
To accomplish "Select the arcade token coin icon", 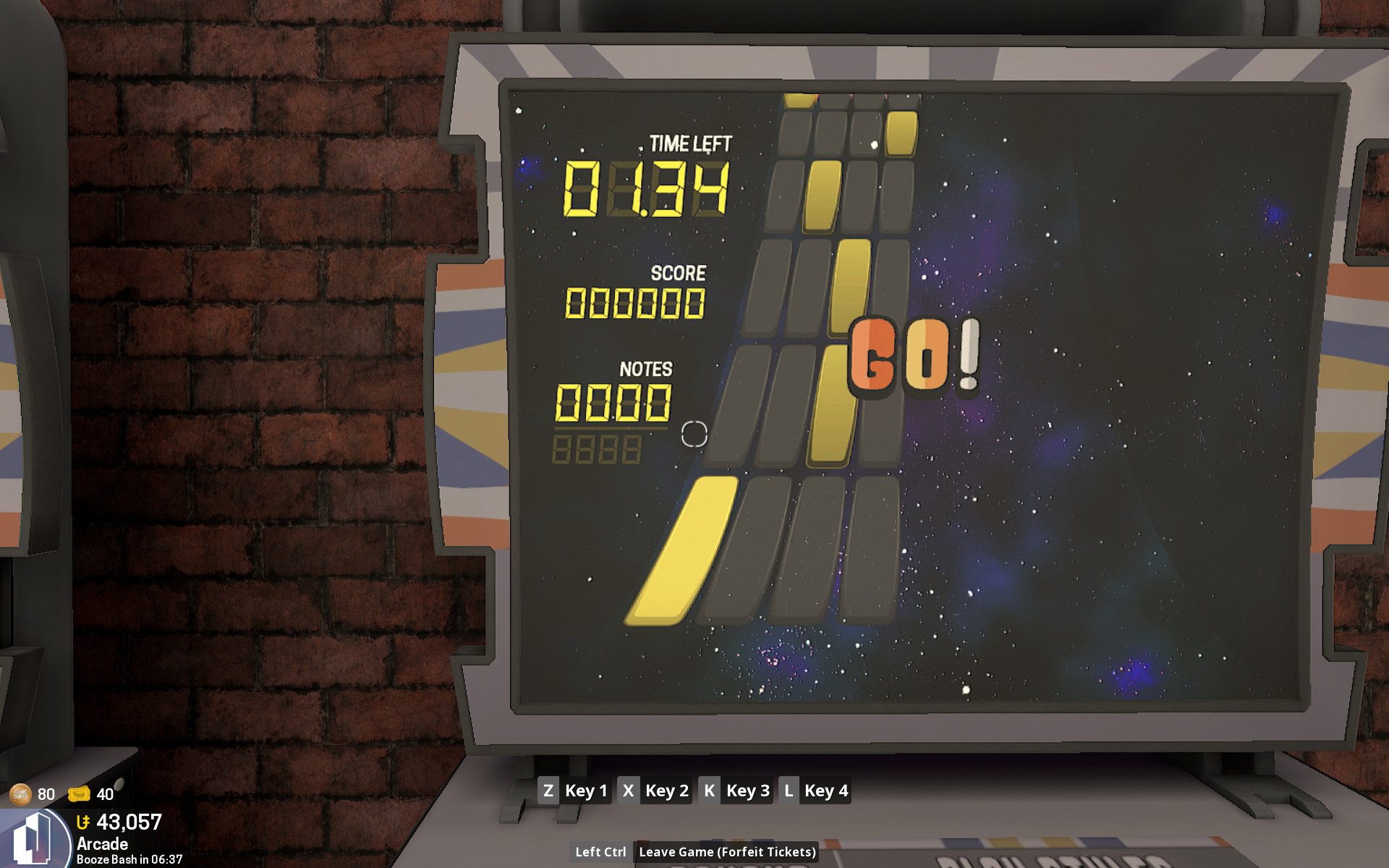I will pos(20,794).
